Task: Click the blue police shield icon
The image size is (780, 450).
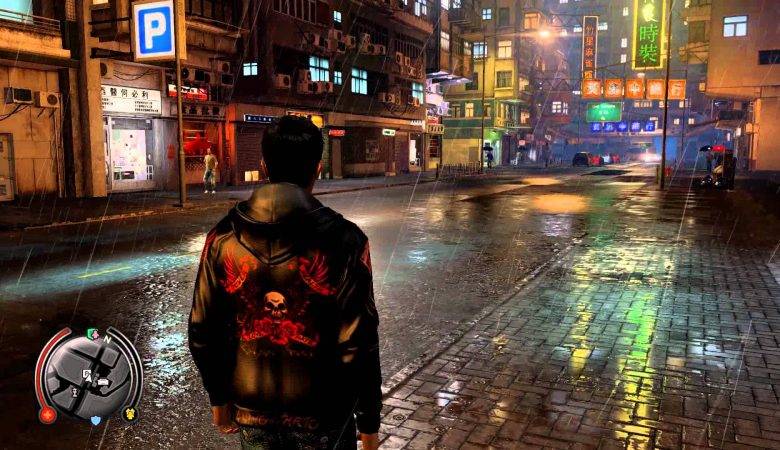Action: point(96,420)
